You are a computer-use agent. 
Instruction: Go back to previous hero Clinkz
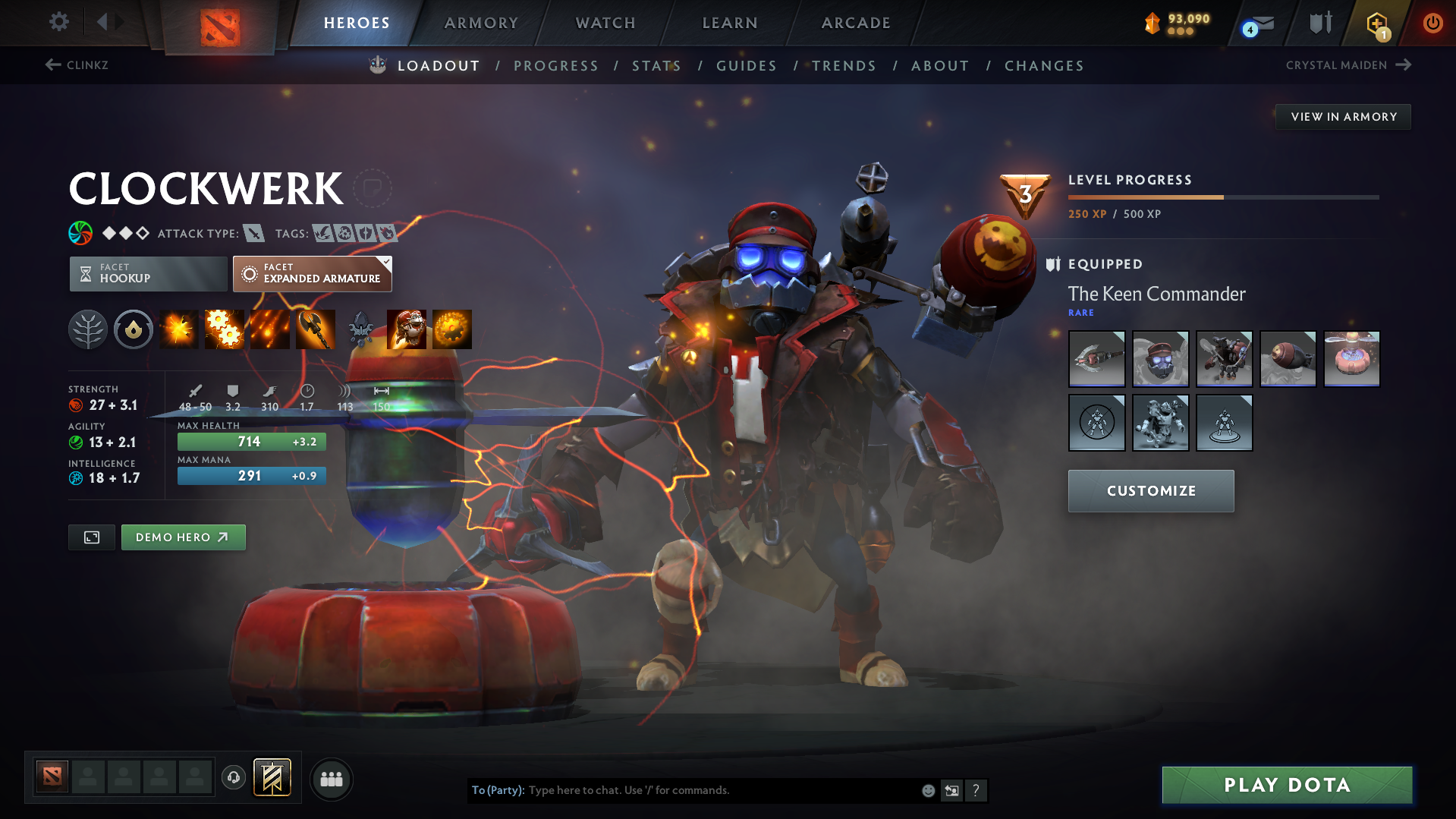pyautogui.click(x=77, y=65)
